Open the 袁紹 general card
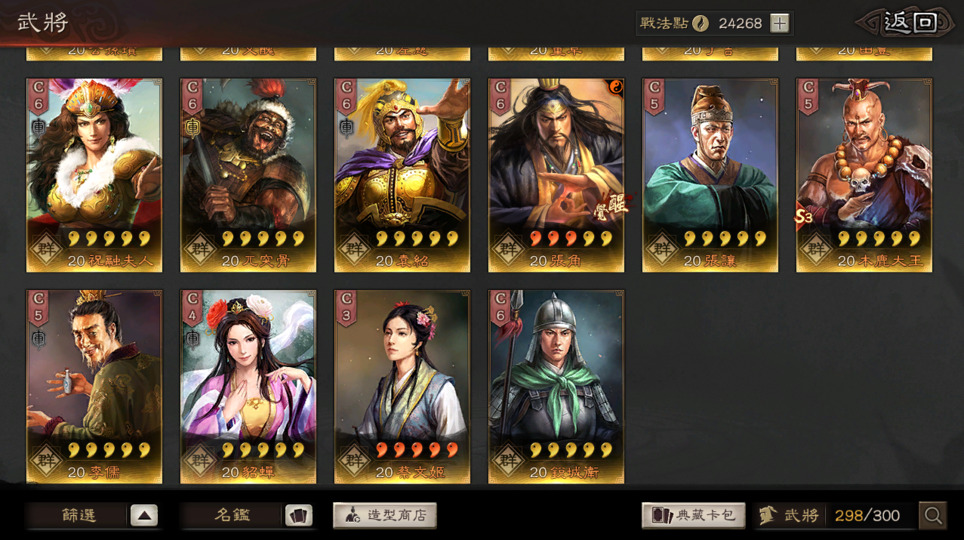 point(402,175)
